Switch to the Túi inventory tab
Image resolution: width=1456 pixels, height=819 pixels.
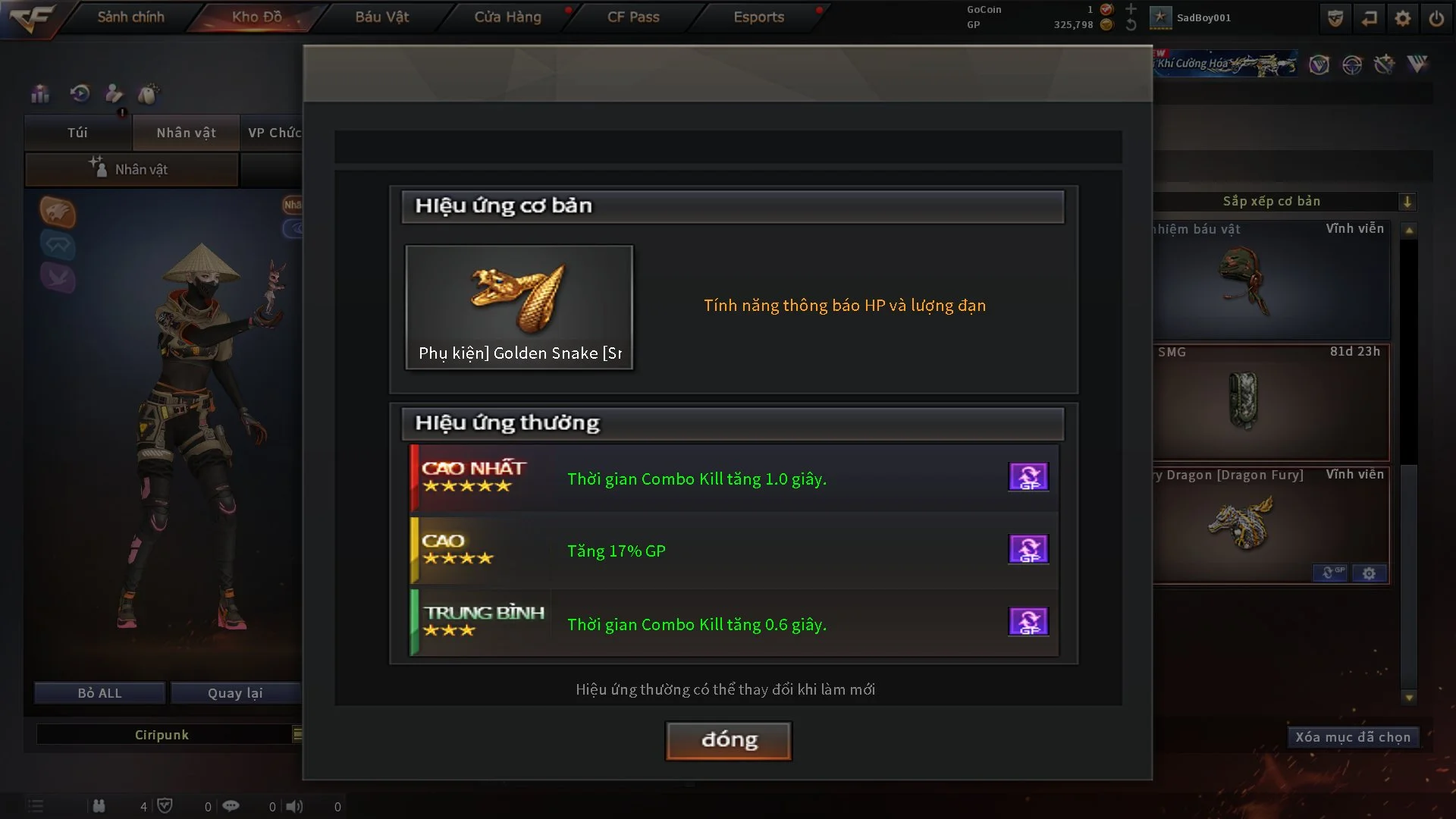[x=77, y=133]
